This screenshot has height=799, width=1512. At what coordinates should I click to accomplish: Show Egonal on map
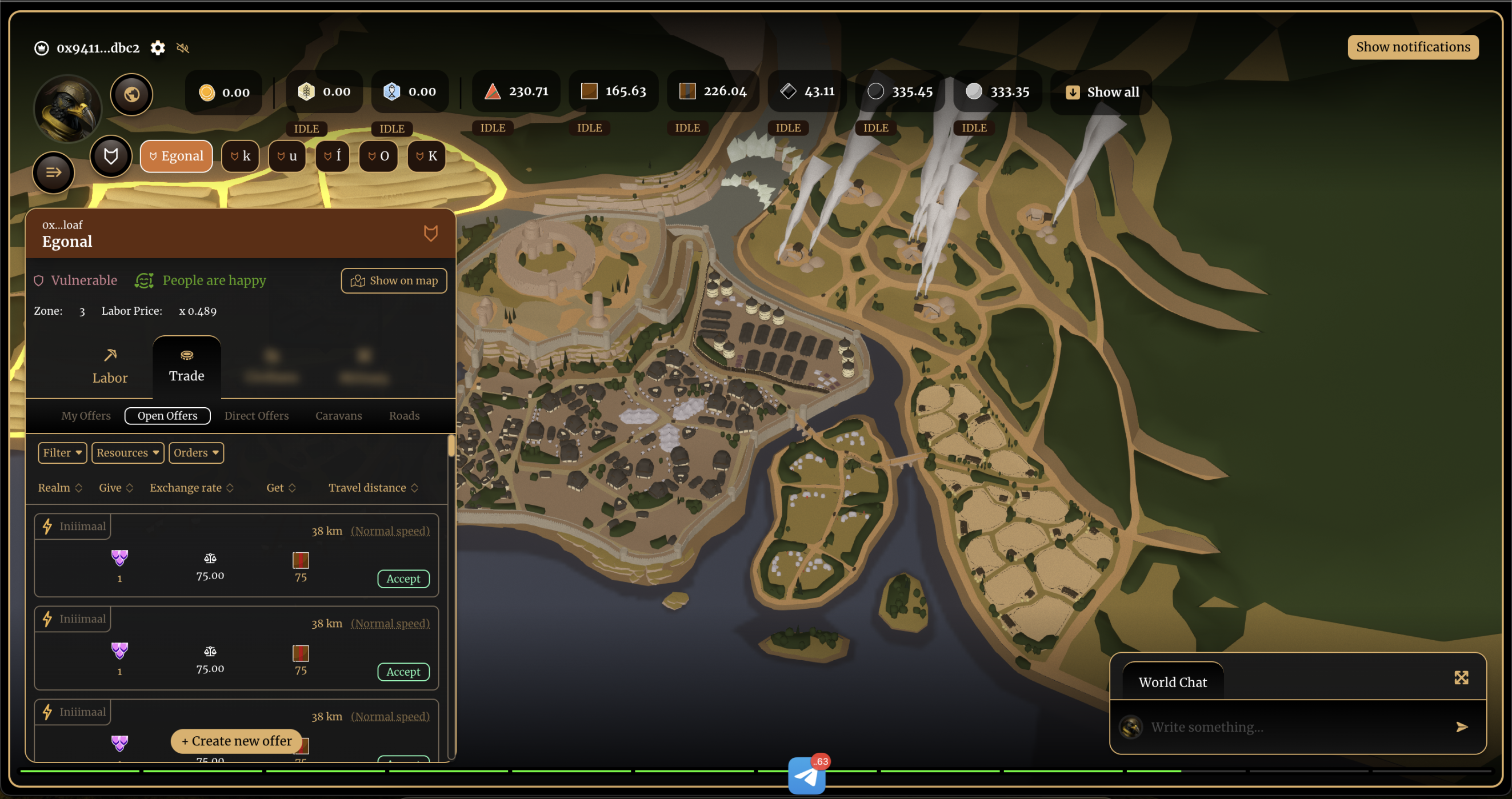pyautogui.click(x=394, y=280)
